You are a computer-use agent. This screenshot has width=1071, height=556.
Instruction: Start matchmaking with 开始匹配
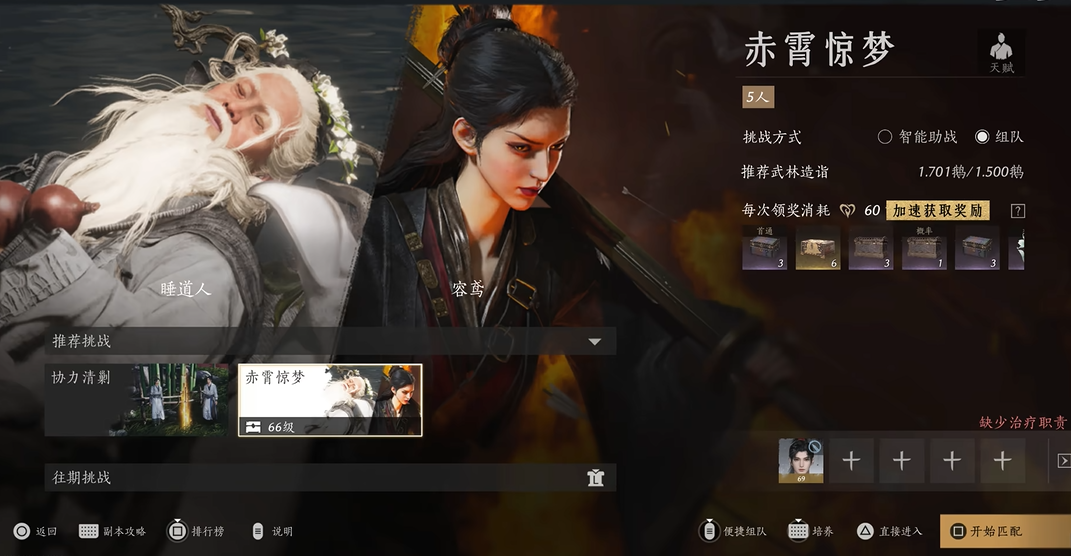tap(1003, 531)
